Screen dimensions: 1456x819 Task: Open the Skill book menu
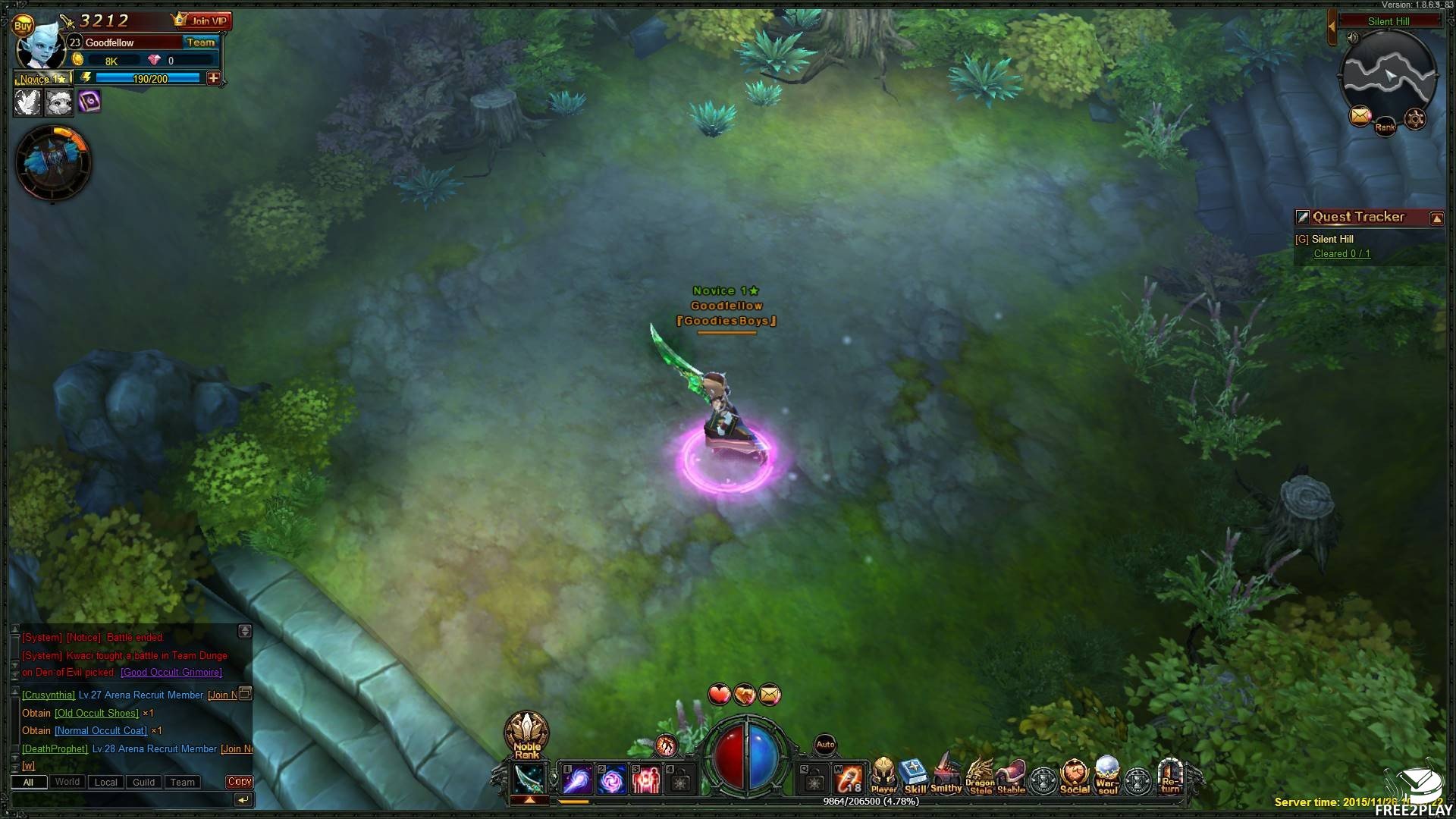tap(915, 777)
